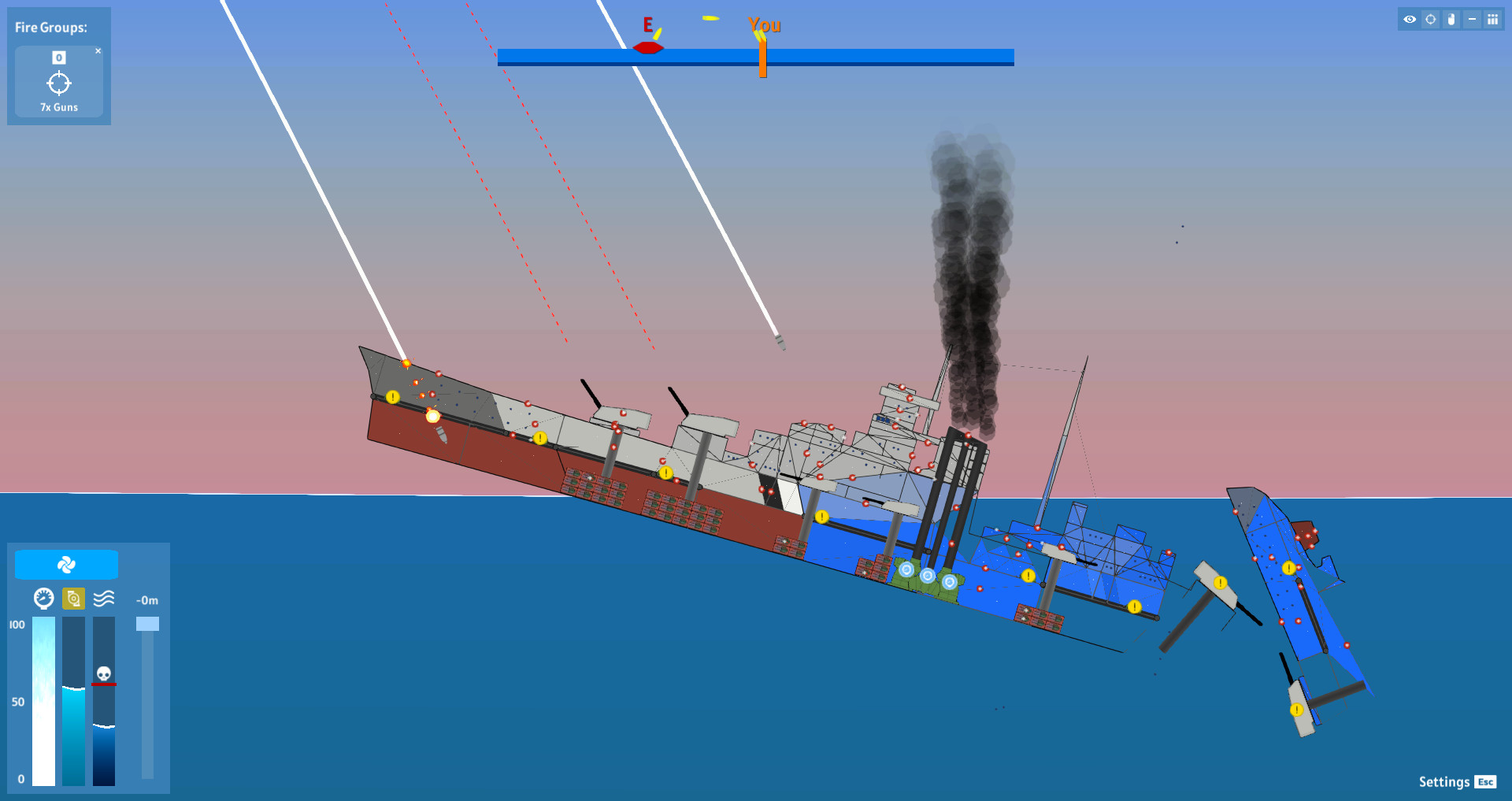Click the minus zoom-out icon in top-right toolbar
This screenshot has height=801, width=1512.
(1473, 19)
